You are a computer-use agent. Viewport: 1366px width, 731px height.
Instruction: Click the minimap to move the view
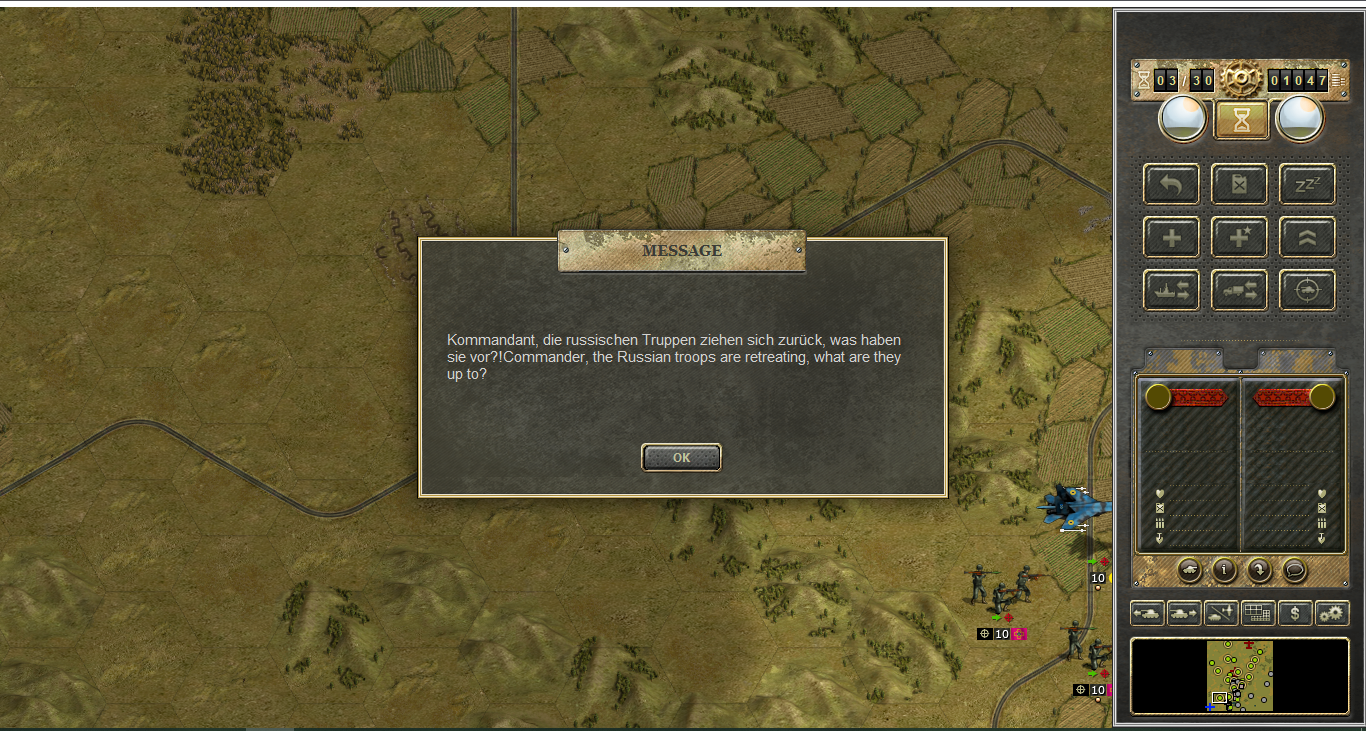point(1239,676)
